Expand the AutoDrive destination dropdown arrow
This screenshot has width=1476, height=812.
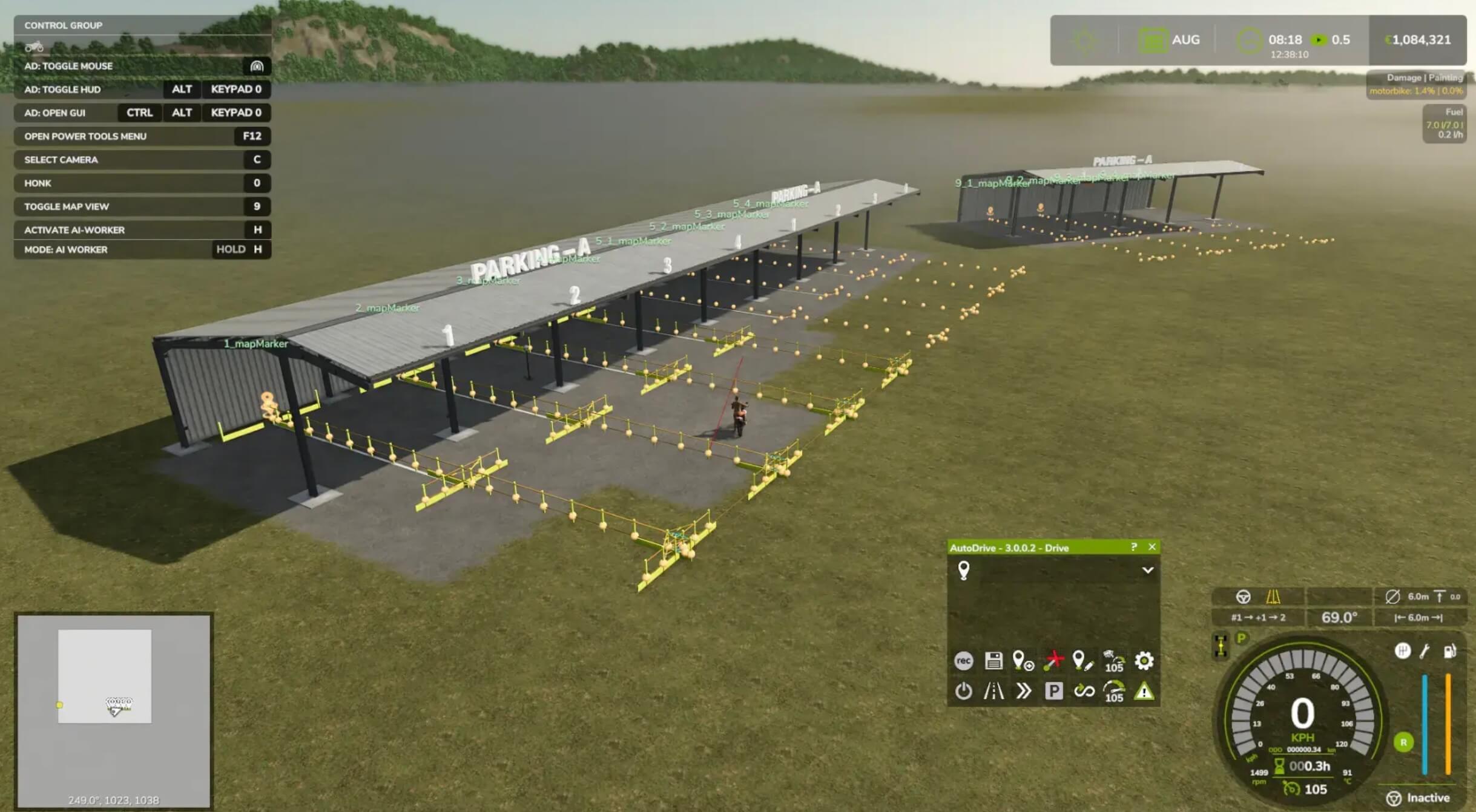(x=1147, y=570)
